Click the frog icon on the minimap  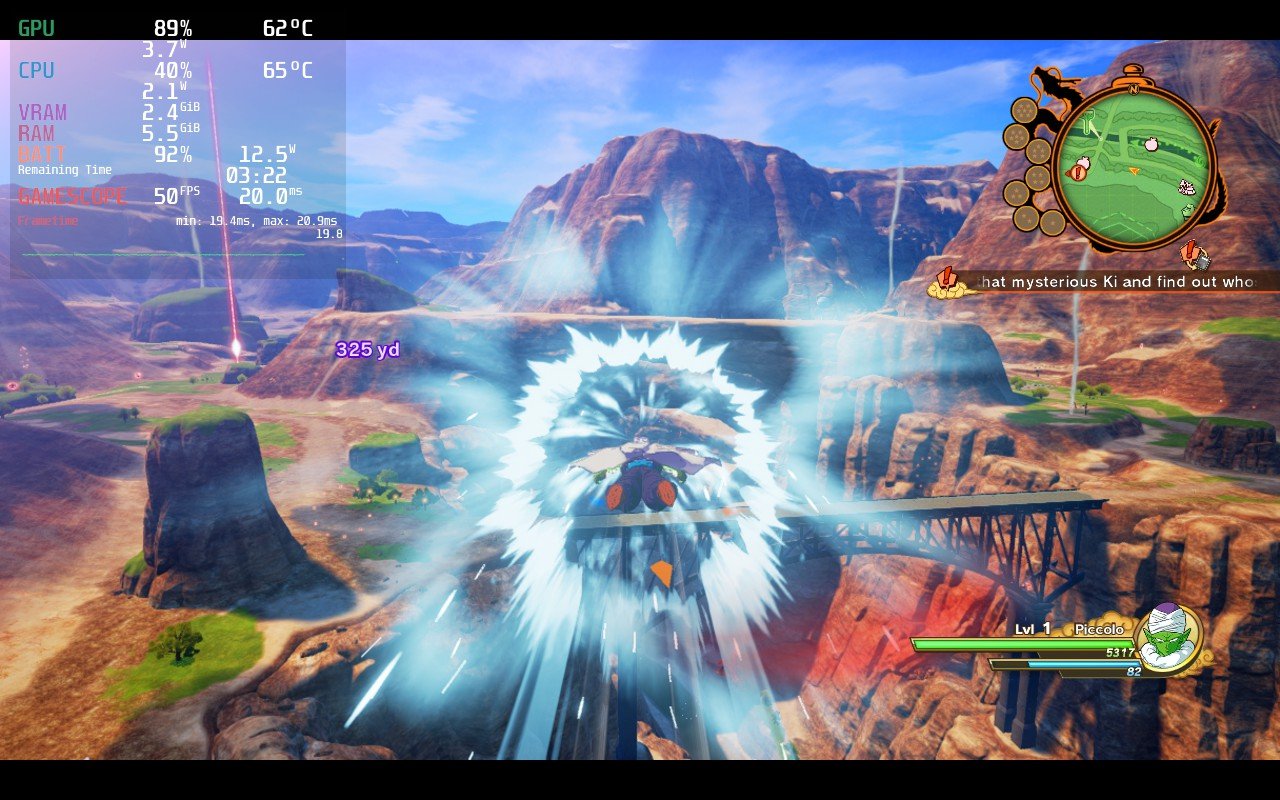1188,209
